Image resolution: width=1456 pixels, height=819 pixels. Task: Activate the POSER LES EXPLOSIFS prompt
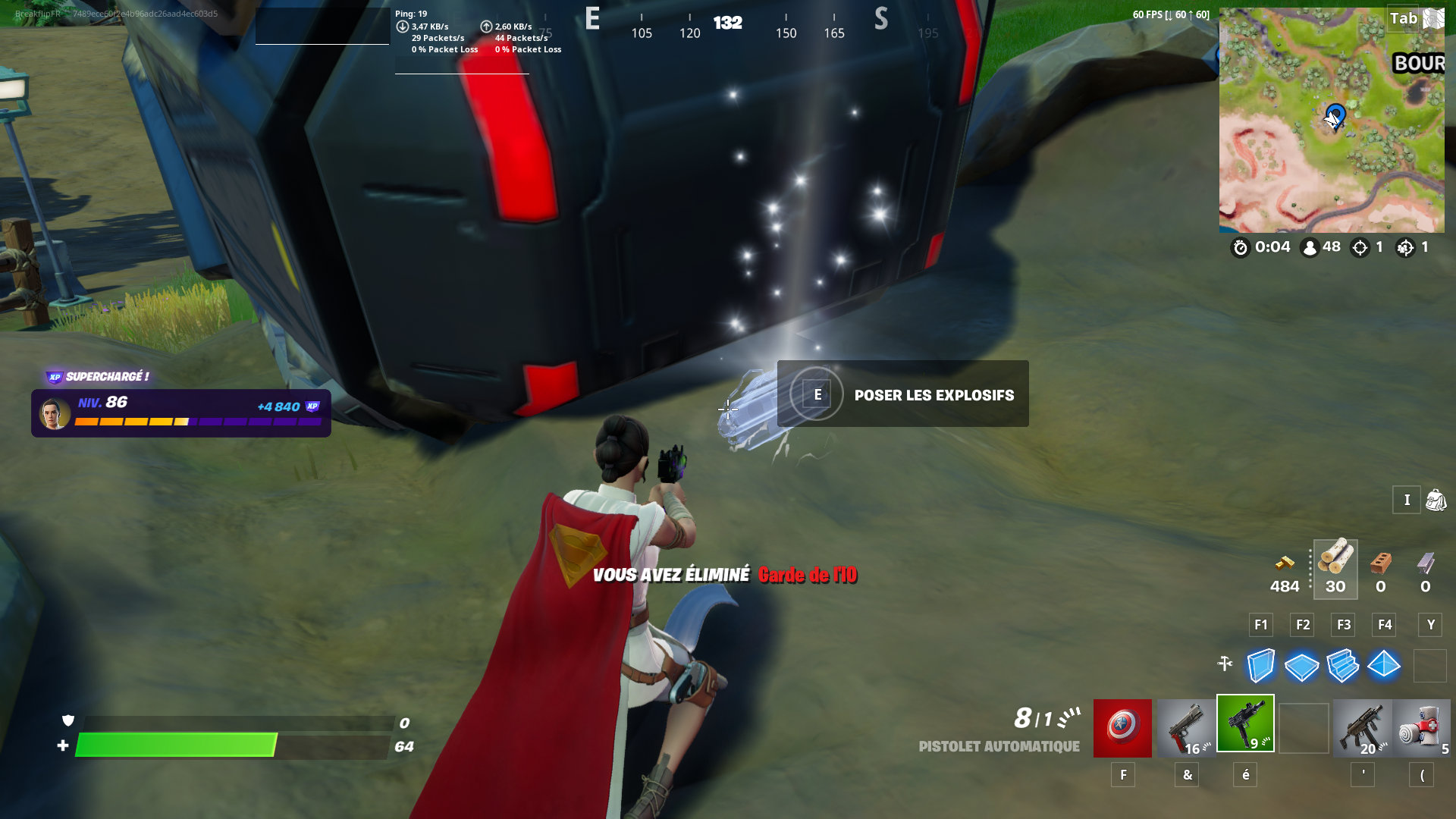902,394
